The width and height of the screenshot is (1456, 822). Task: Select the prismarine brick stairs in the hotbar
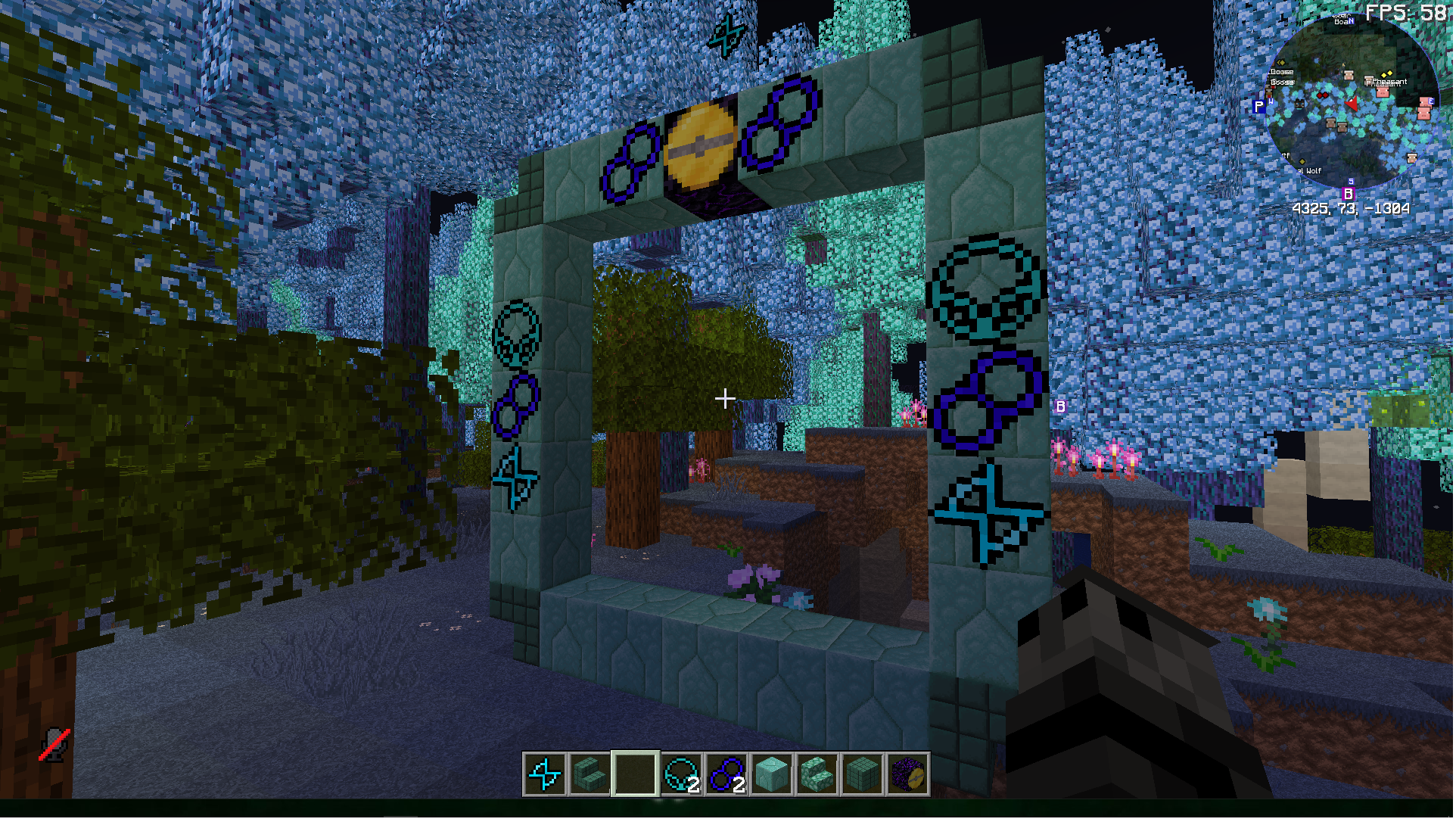pyautogui.click(x=589, y=776)
